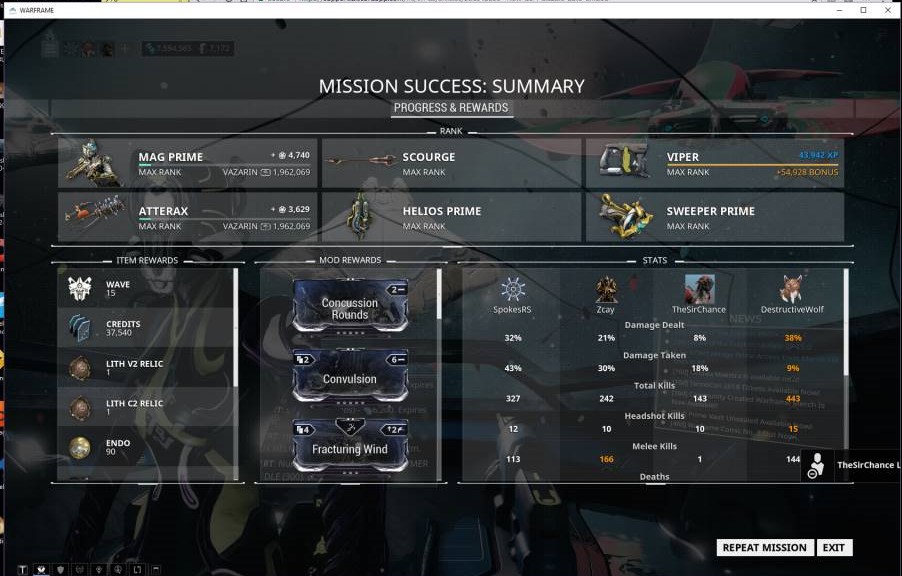Close the Warframe window

[x=886, y=10]
